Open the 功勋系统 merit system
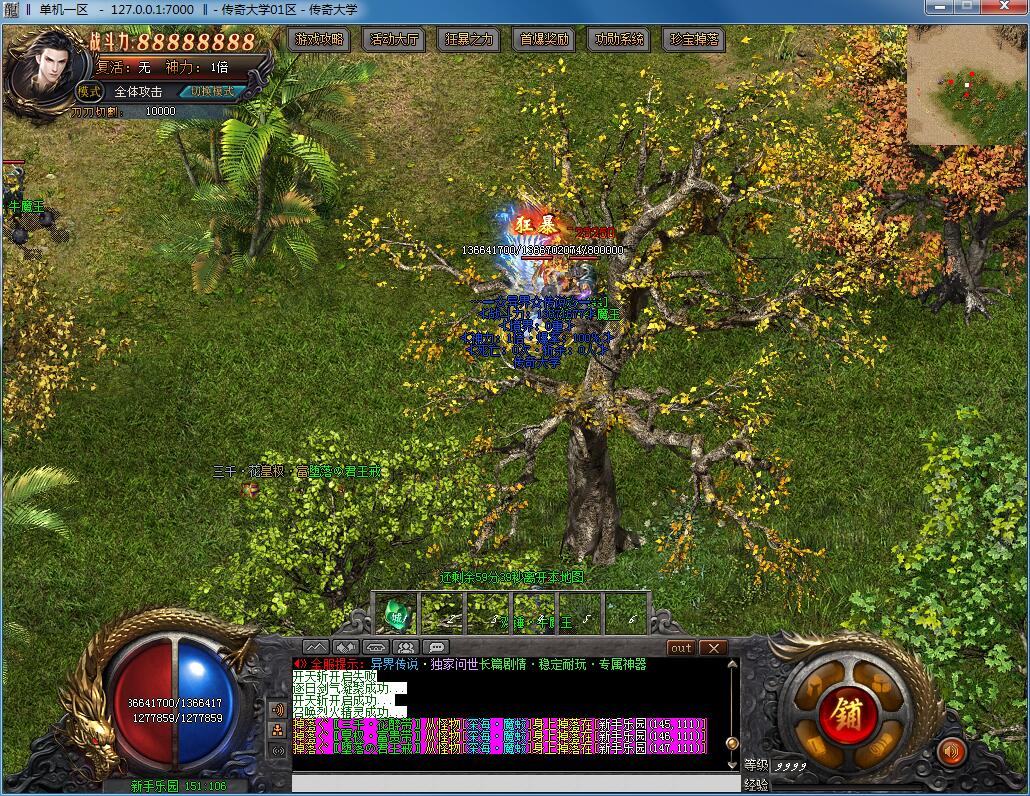Screen dimensions: 1030x796 (620, 40)
